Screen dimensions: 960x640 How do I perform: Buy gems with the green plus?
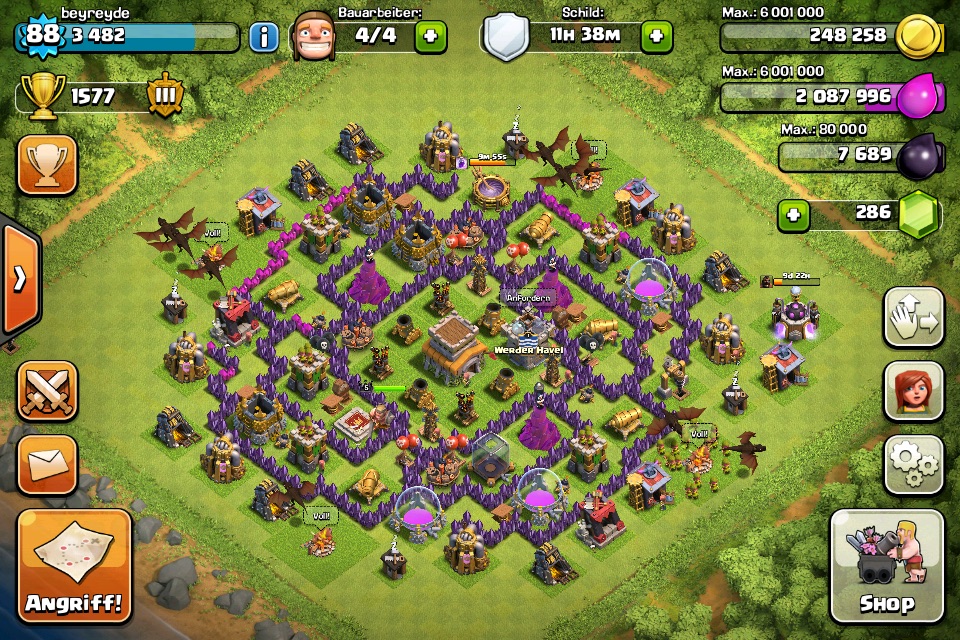tap(793, 214)
